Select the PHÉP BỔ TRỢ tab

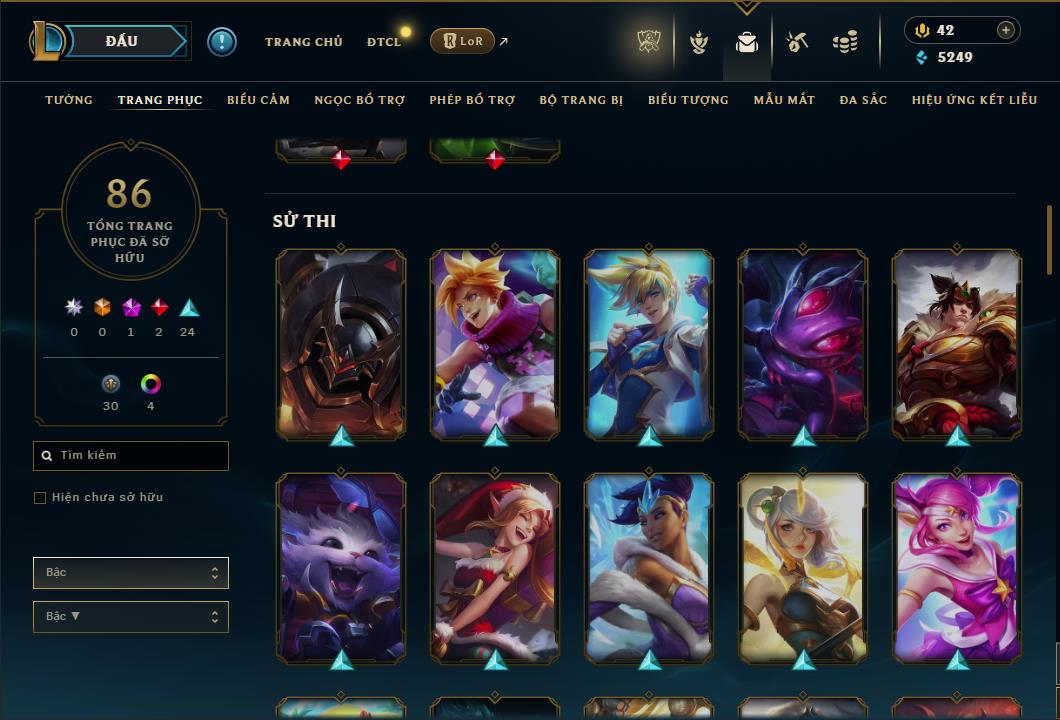[x=472, y=100]
